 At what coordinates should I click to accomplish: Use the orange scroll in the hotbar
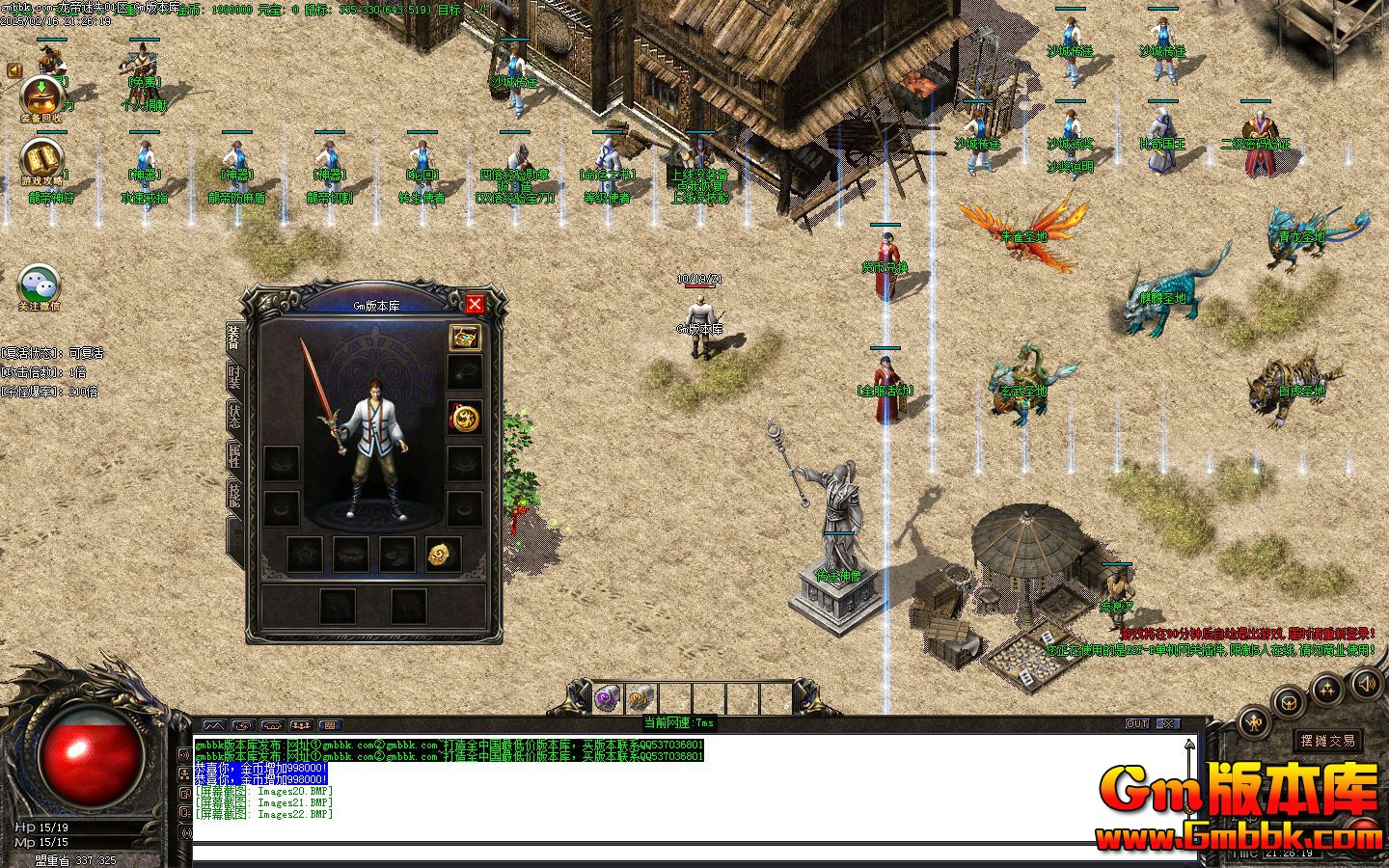click(x=640, y=696)
